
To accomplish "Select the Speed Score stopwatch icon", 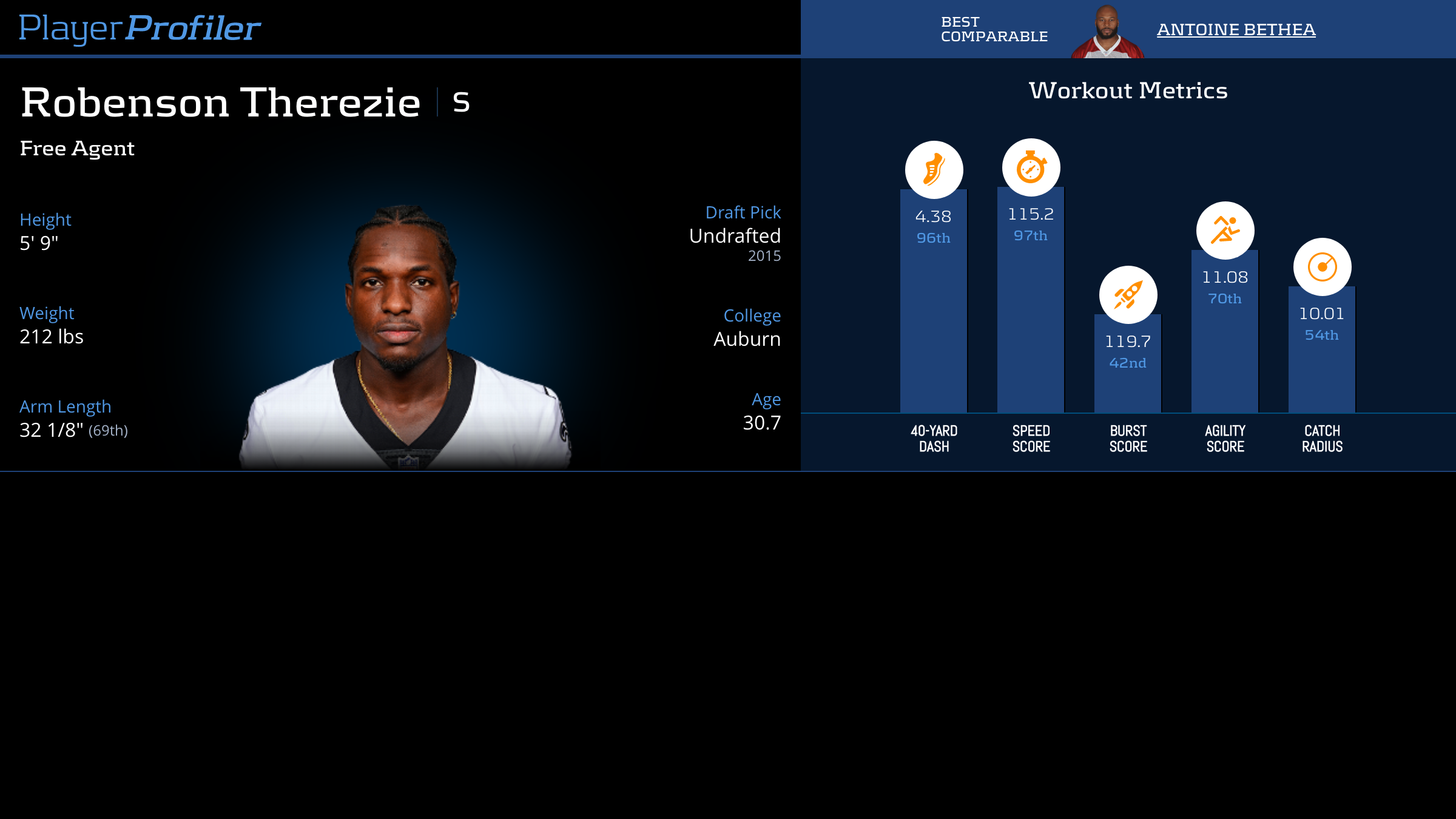I will pyautogui.click(x=1031, y=167).
